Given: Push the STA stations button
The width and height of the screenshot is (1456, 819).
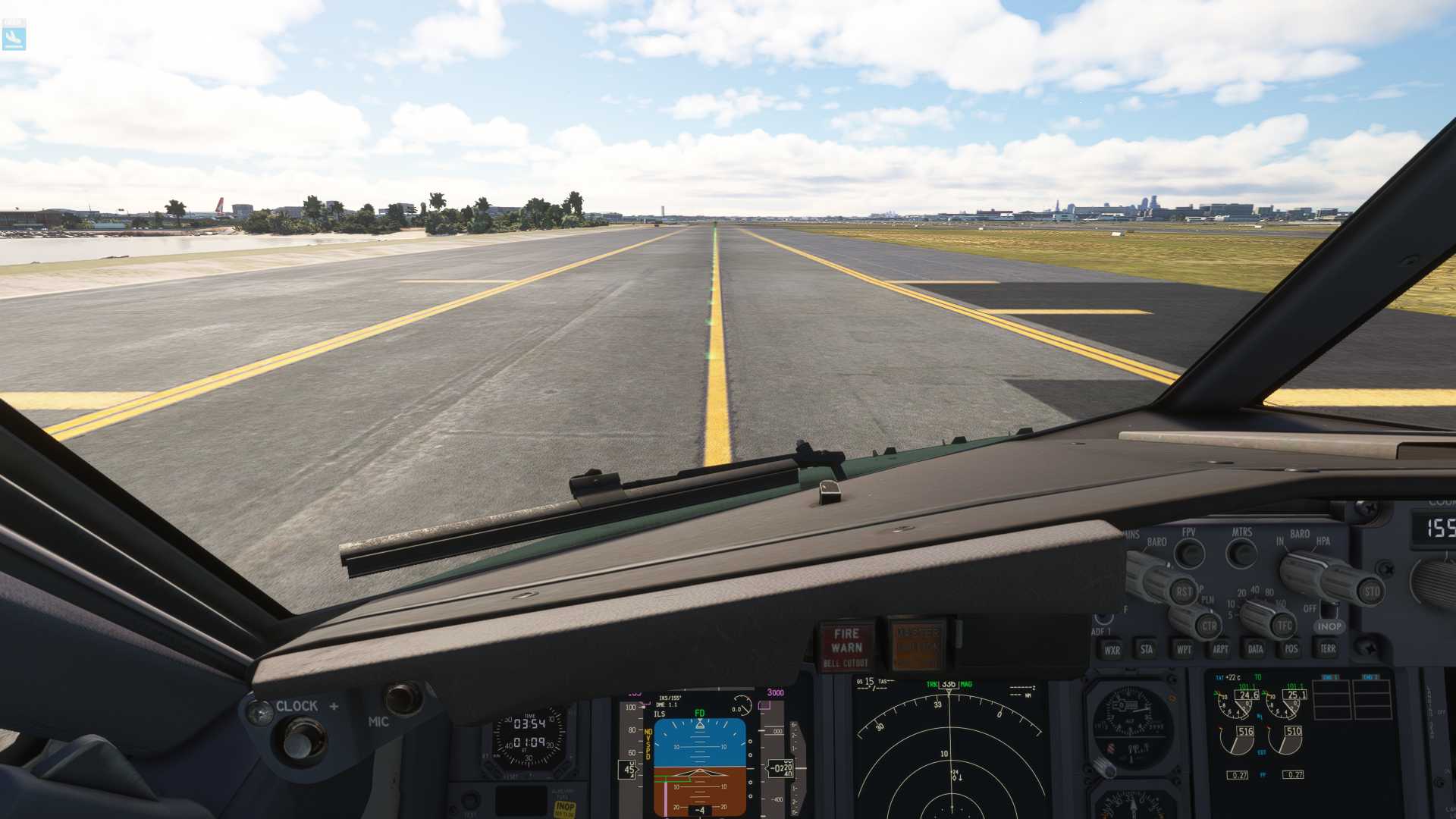Looking at the screenshot, I should tap(1147, 649).
